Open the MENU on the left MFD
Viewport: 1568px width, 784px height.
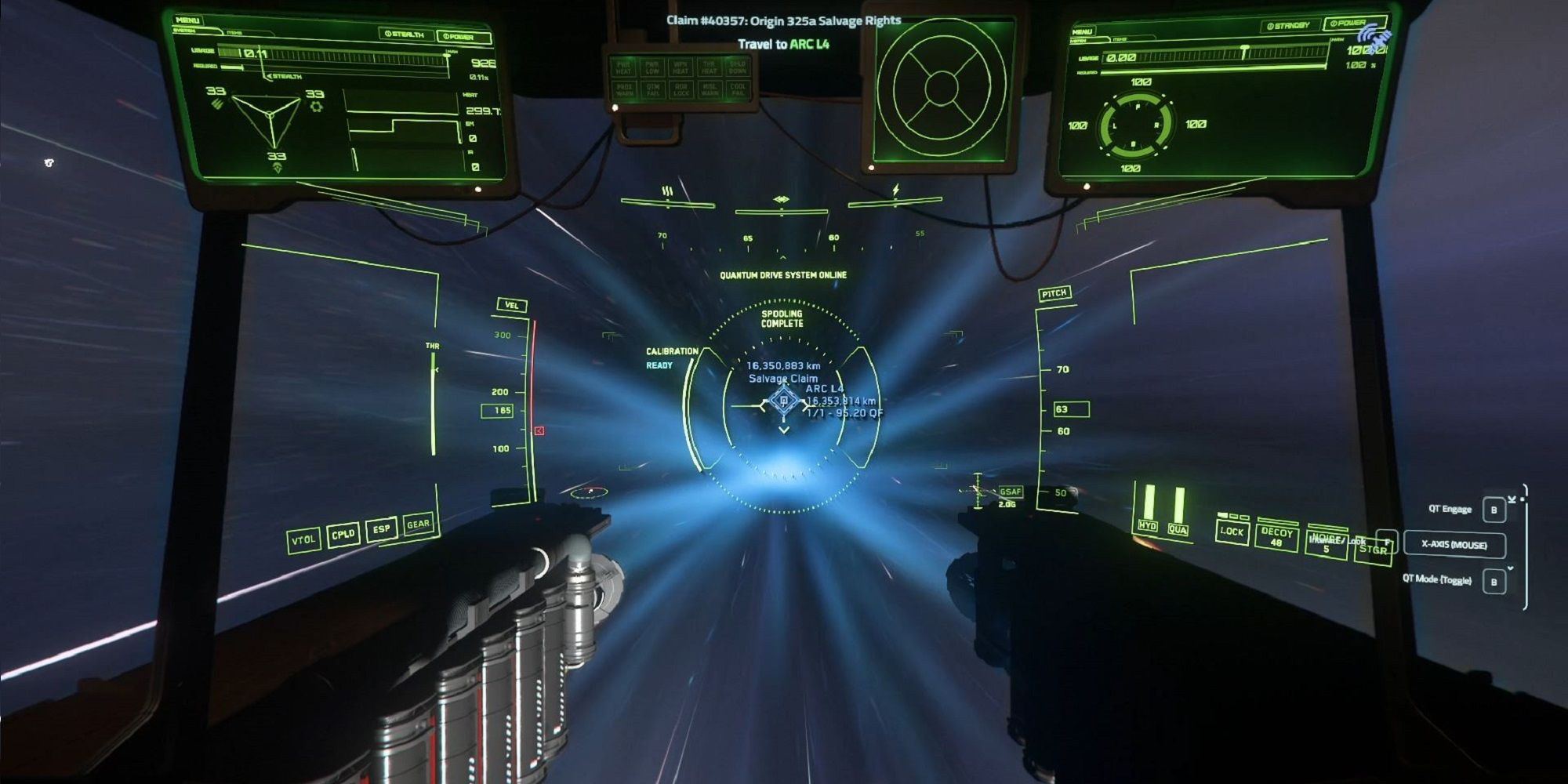tap(187, 21)
